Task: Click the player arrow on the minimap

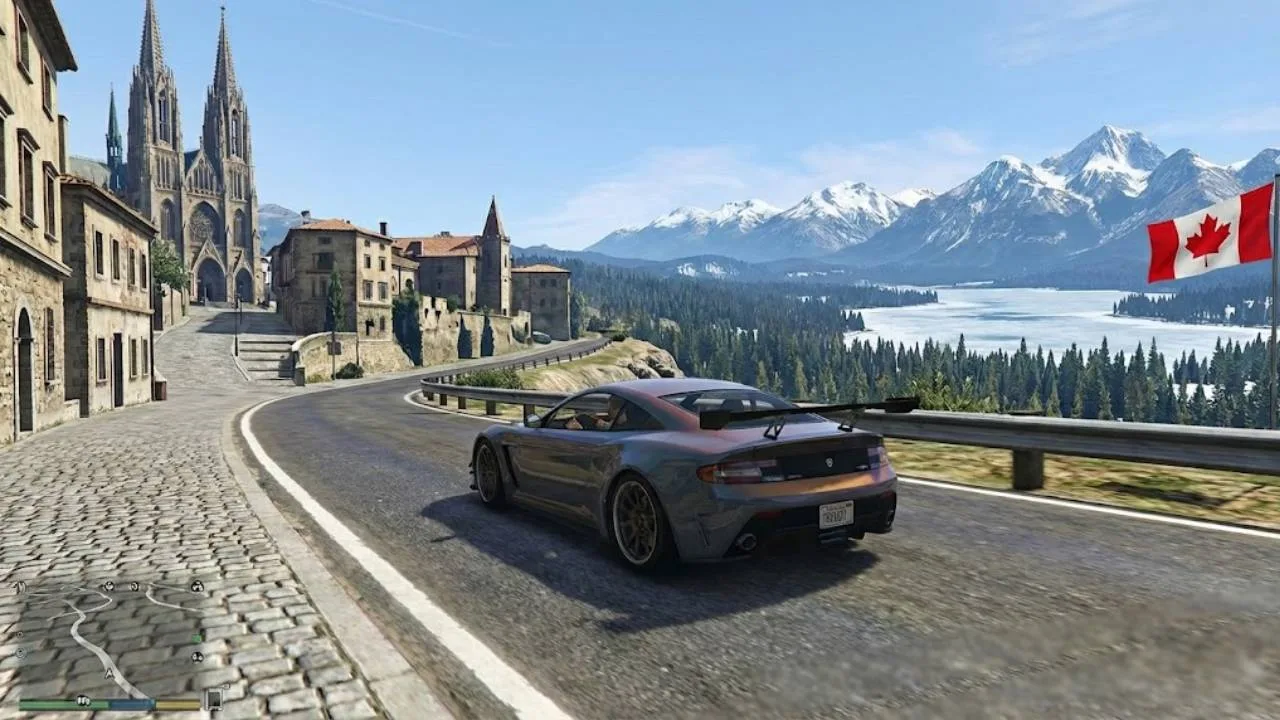Action: click(109, 673)
